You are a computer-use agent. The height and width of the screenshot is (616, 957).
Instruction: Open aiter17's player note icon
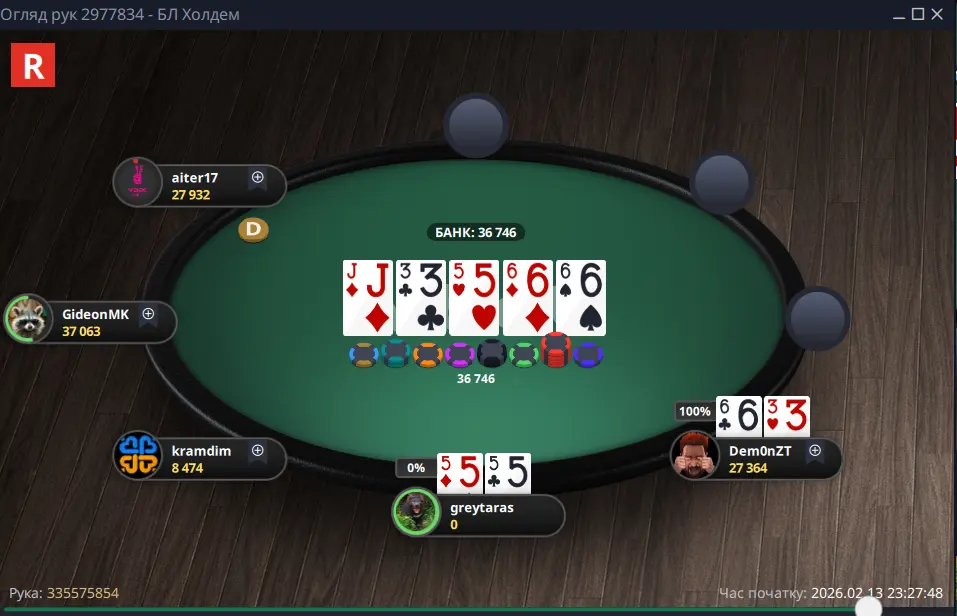point(257,178)
